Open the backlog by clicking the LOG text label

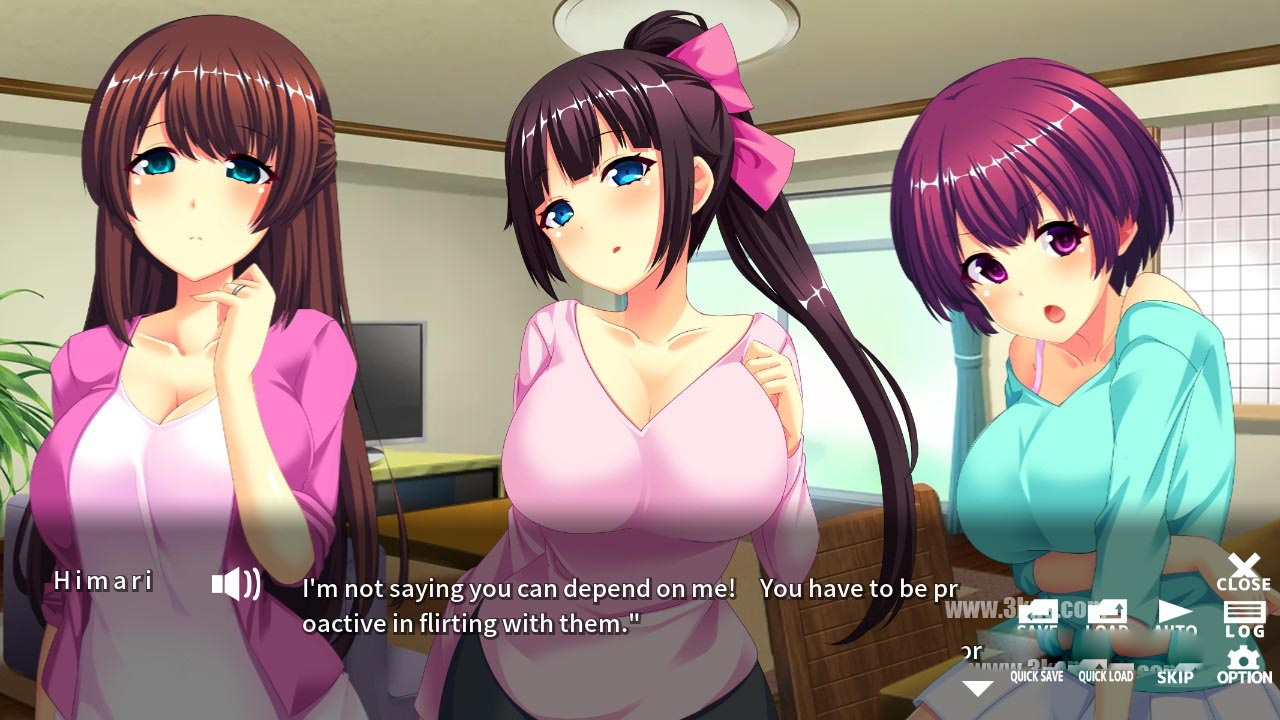tap(1243, 631)
